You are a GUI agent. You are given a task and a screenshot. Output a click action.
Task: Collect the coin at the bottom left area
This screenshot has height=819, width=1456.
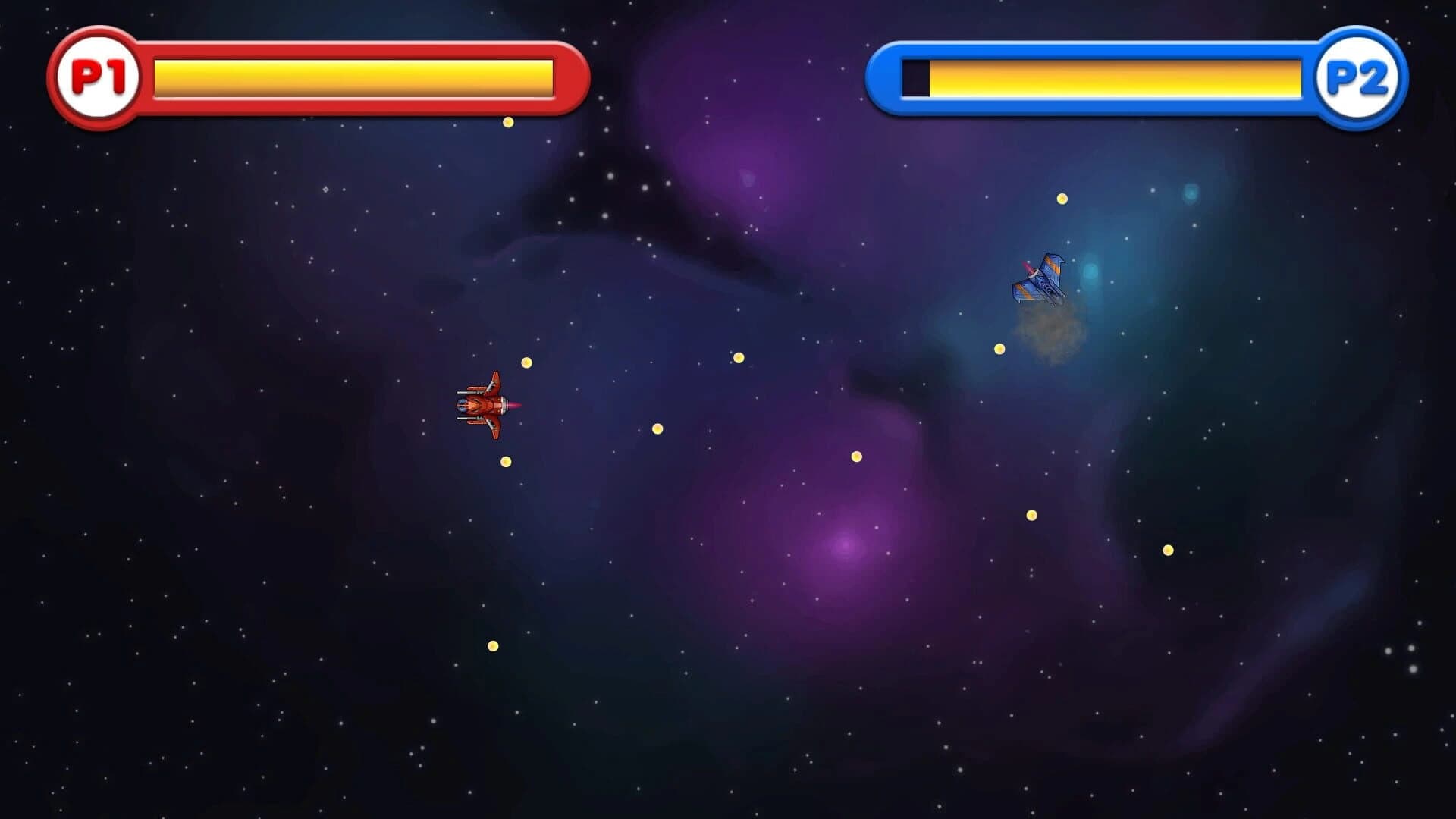[492, 645]
